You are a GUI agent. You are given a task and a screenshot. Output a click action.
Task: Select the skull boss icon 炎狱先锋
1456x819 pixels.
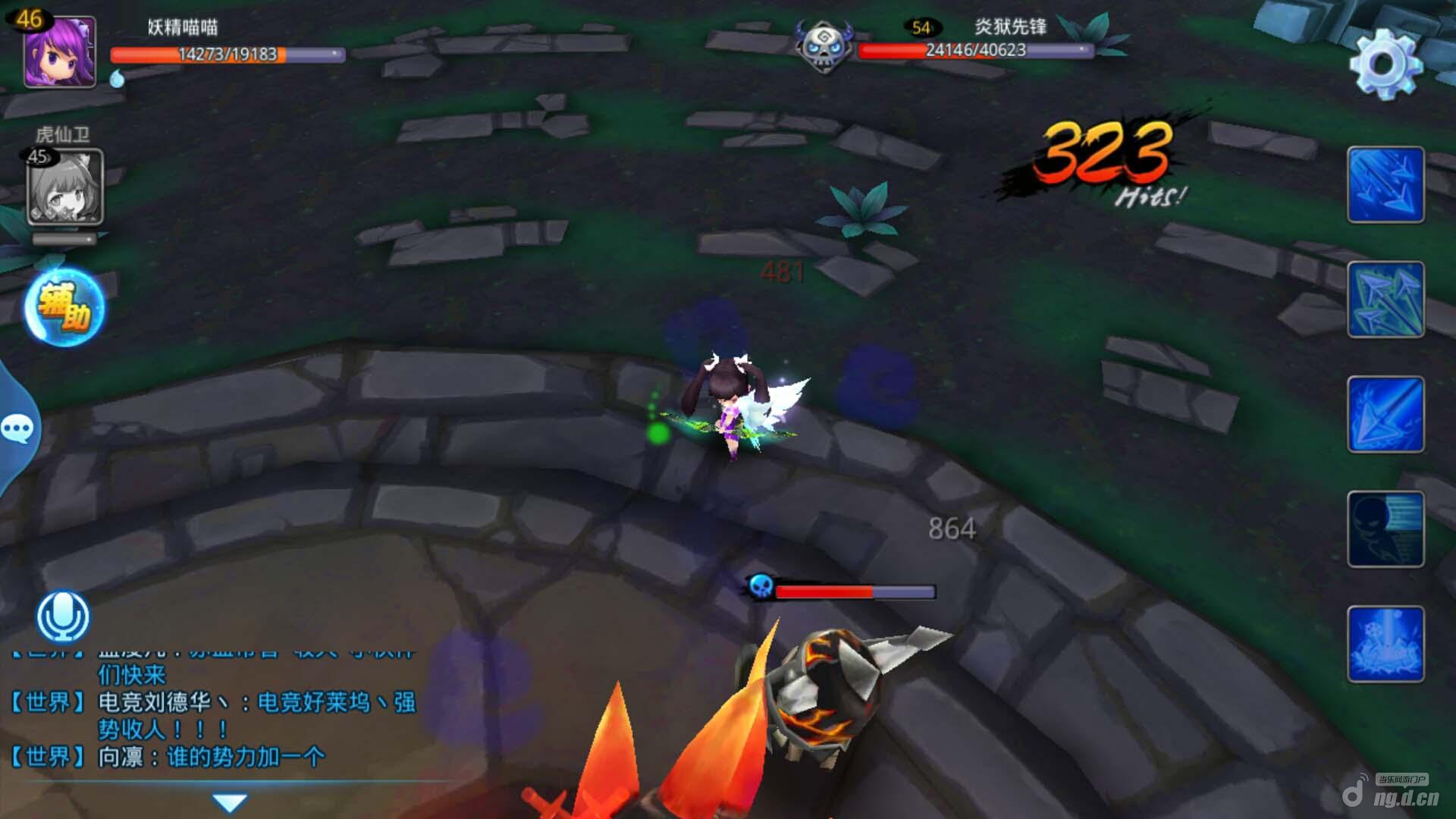click(824, 45)
